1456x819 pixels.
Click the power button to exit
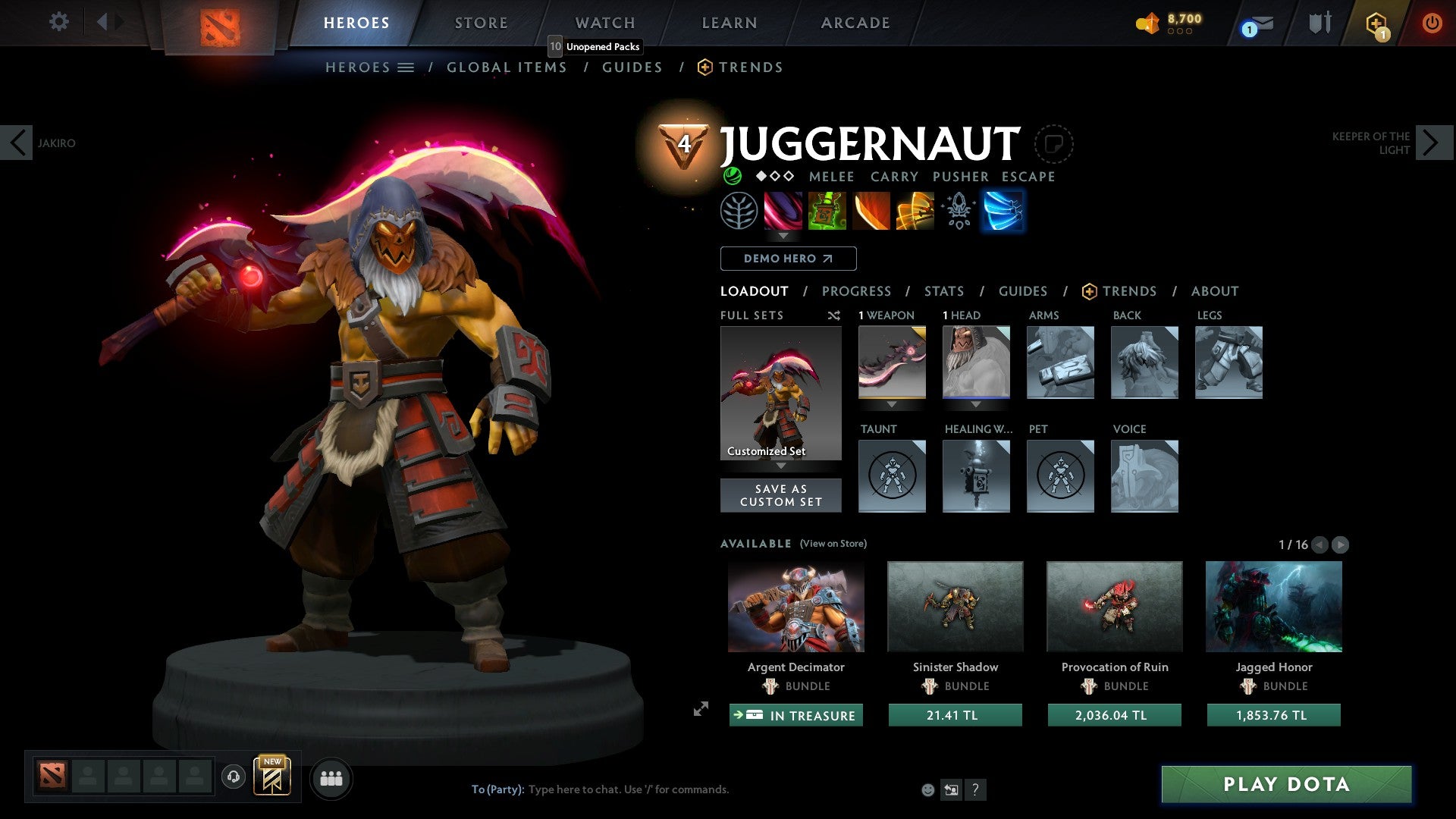click(x=1432, y=22)
